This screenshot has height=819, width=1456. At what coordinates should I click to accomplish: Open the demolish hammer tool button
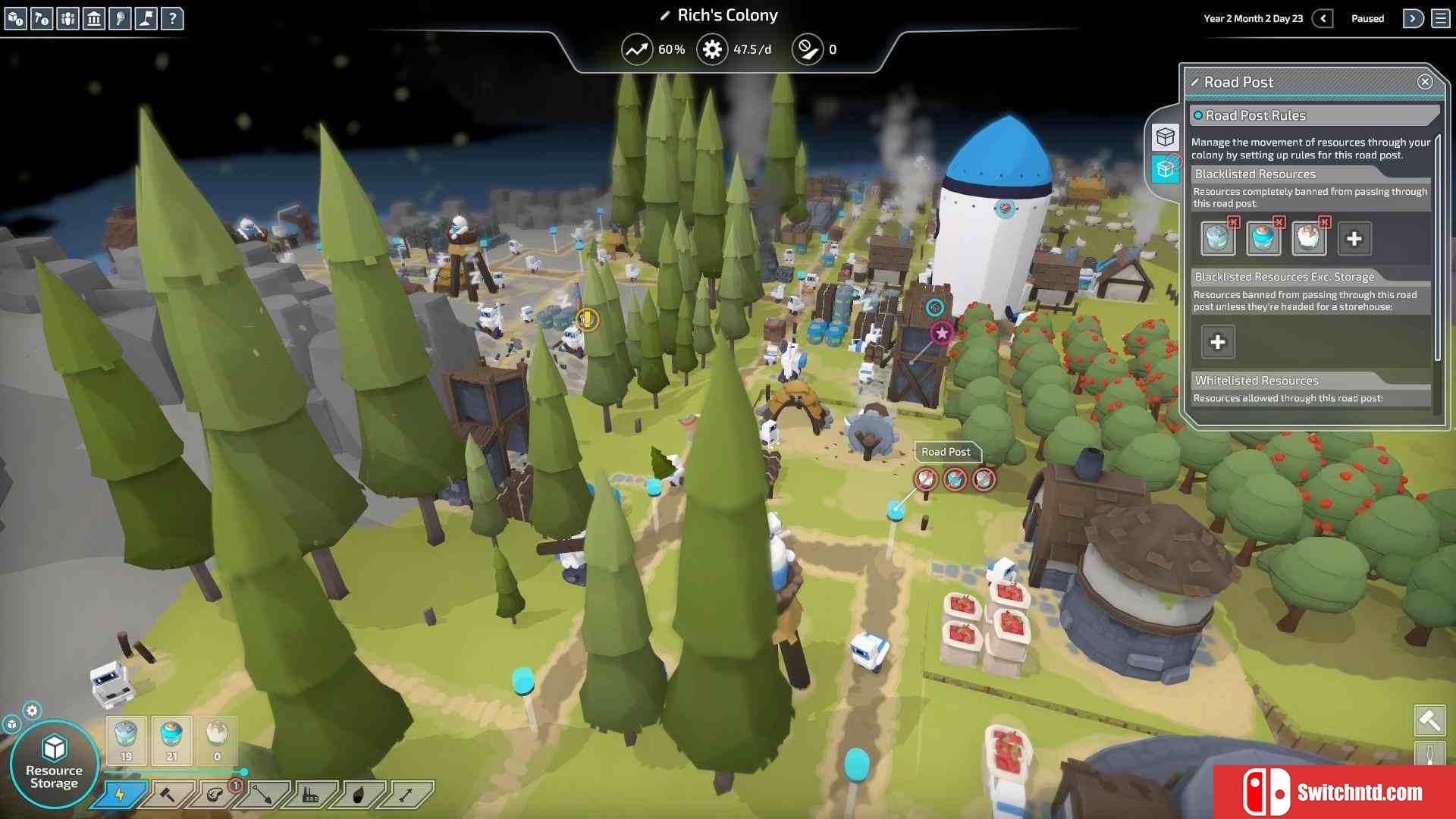(x=1429, y=720)
